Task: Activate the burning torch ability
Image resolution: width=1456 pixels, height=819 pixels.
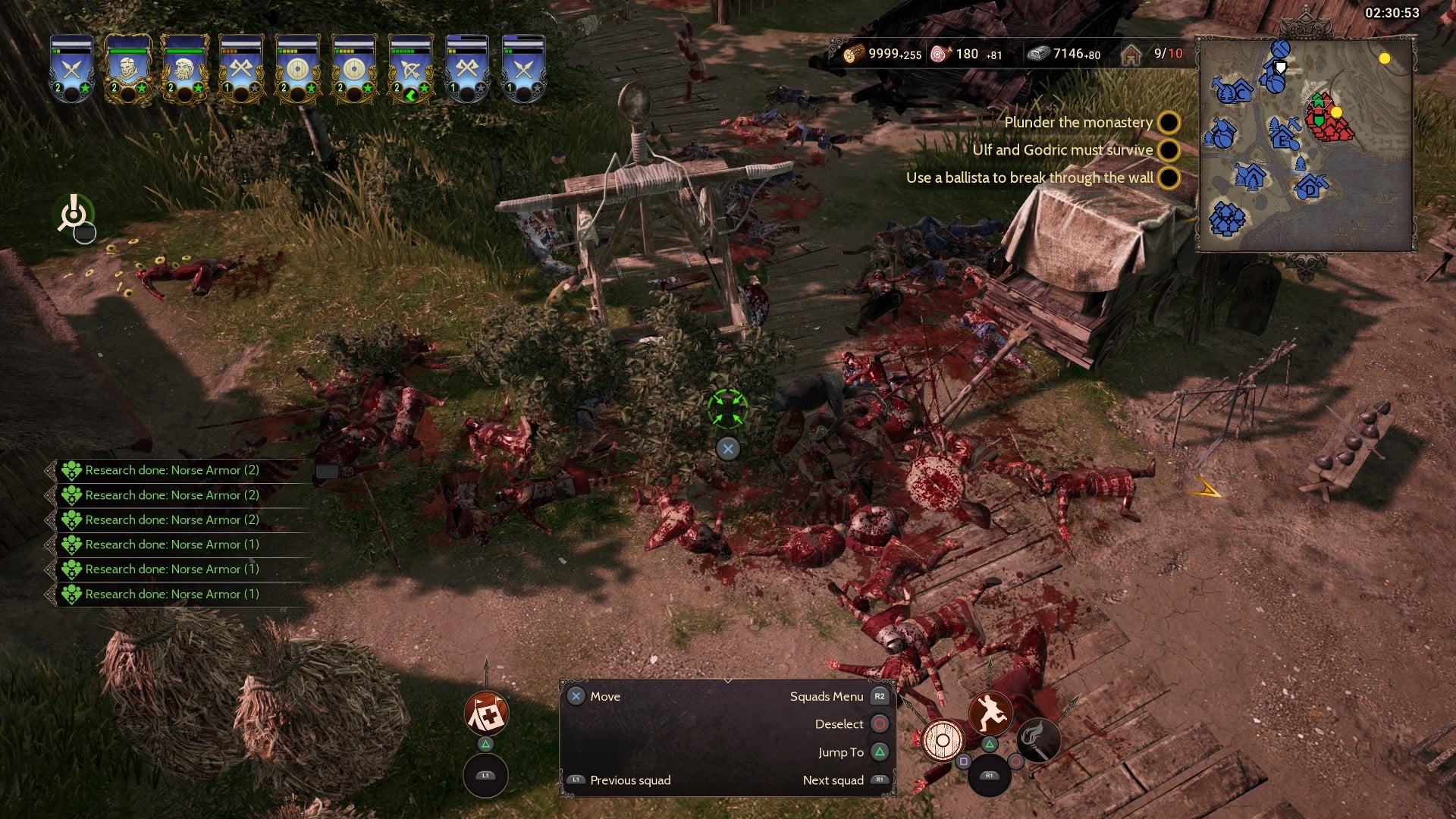Action: point(1037,740)
